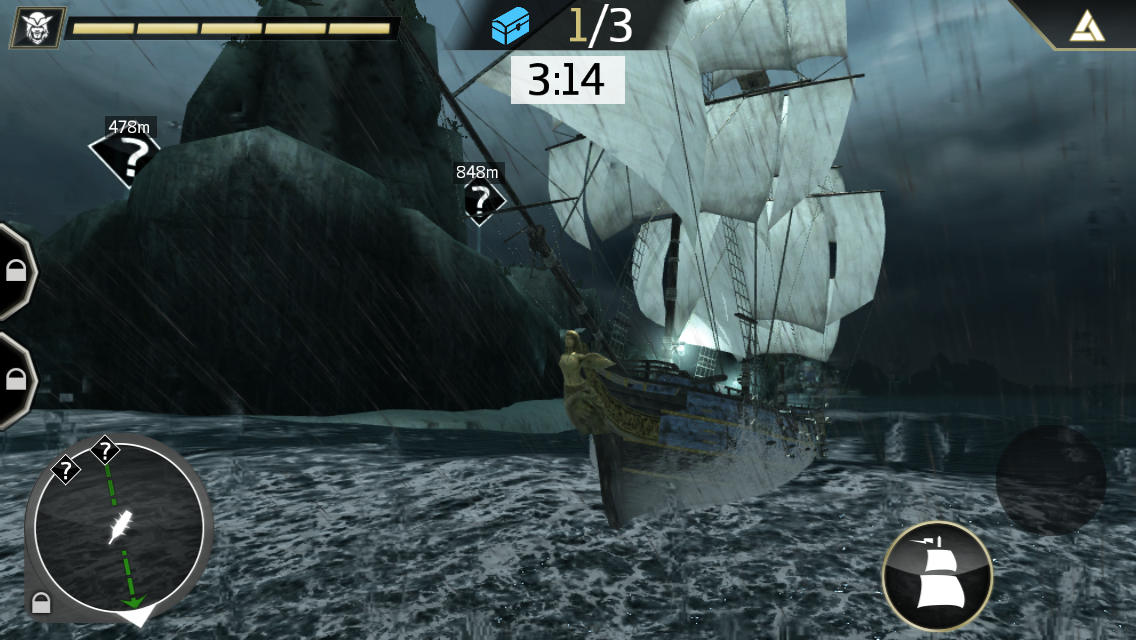Select the 478m question mark waypoint
This screenshot has height=640, width=1136.
point(126,155)
